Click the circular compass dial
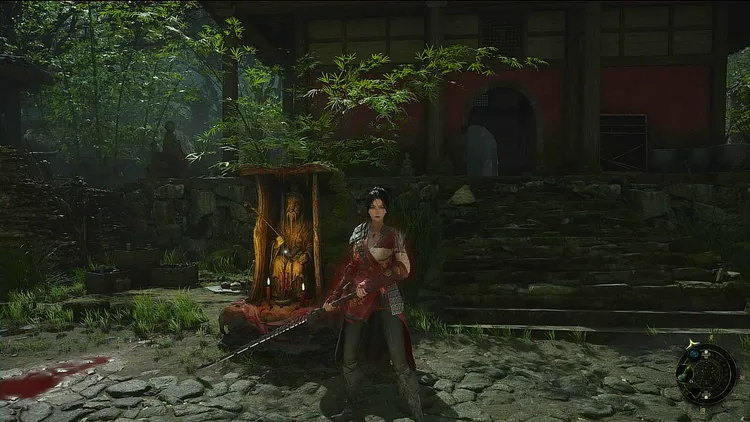The image size is (750, 422). coord(709,374)
